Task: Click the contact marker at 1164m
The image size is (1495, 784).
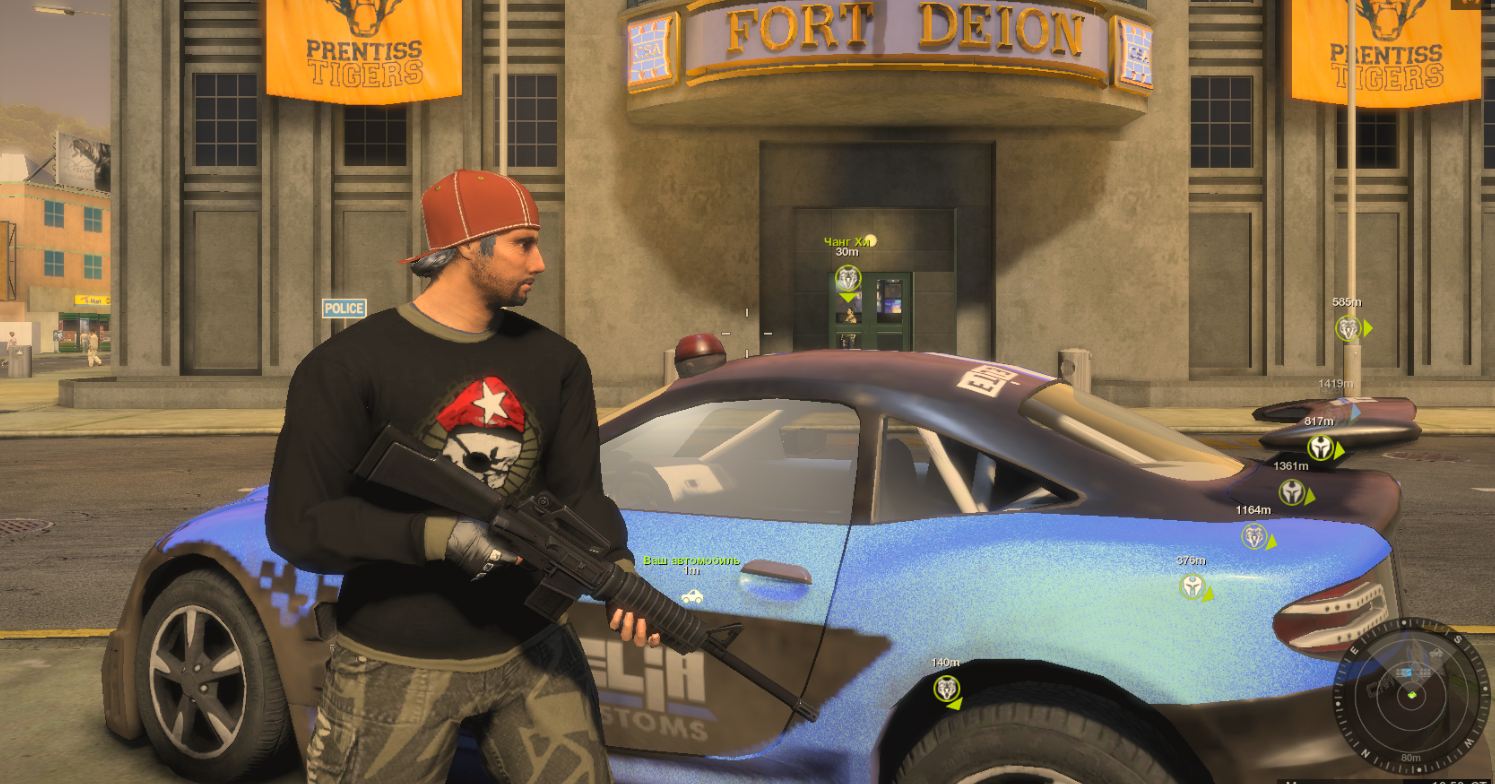Action: click(x=1255, y=536)
